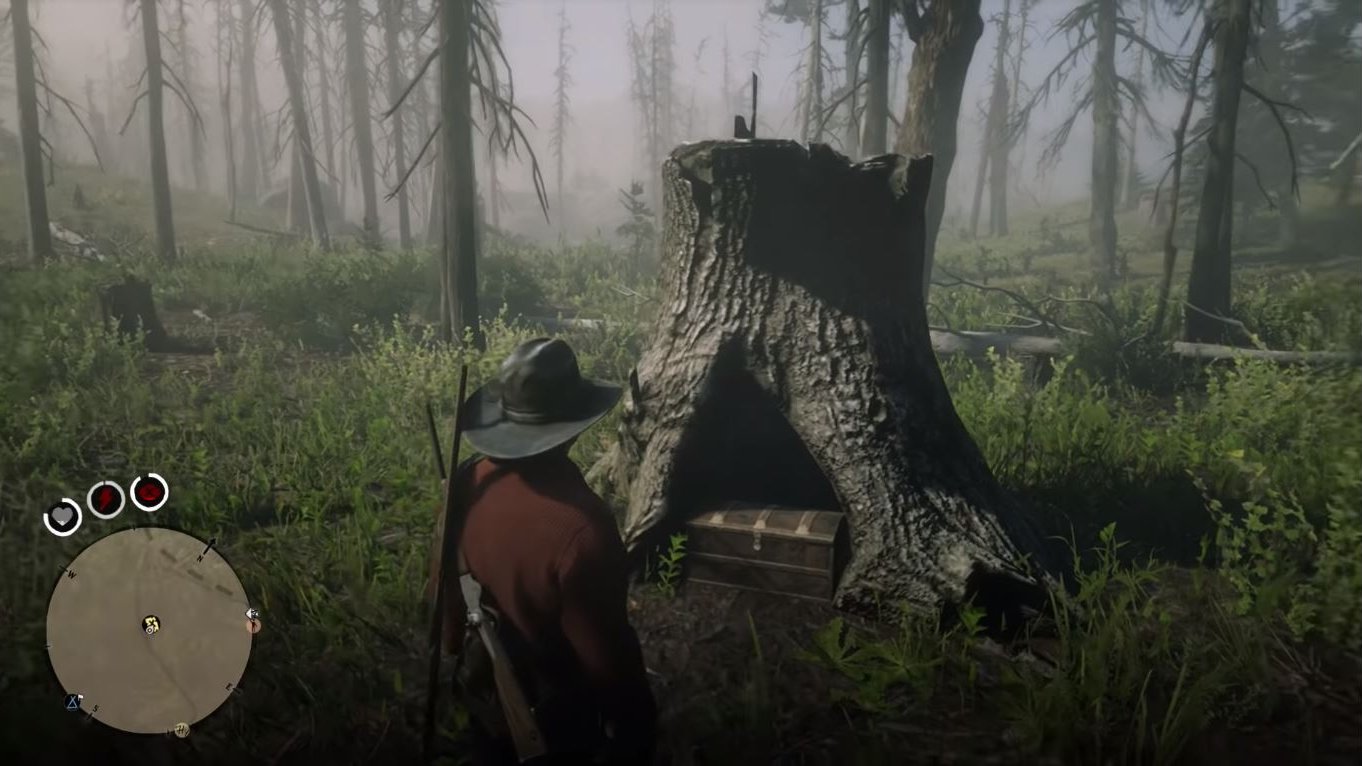Click the dashed trail line on the minimap
1362x766 pixels.
coord(196,572)
